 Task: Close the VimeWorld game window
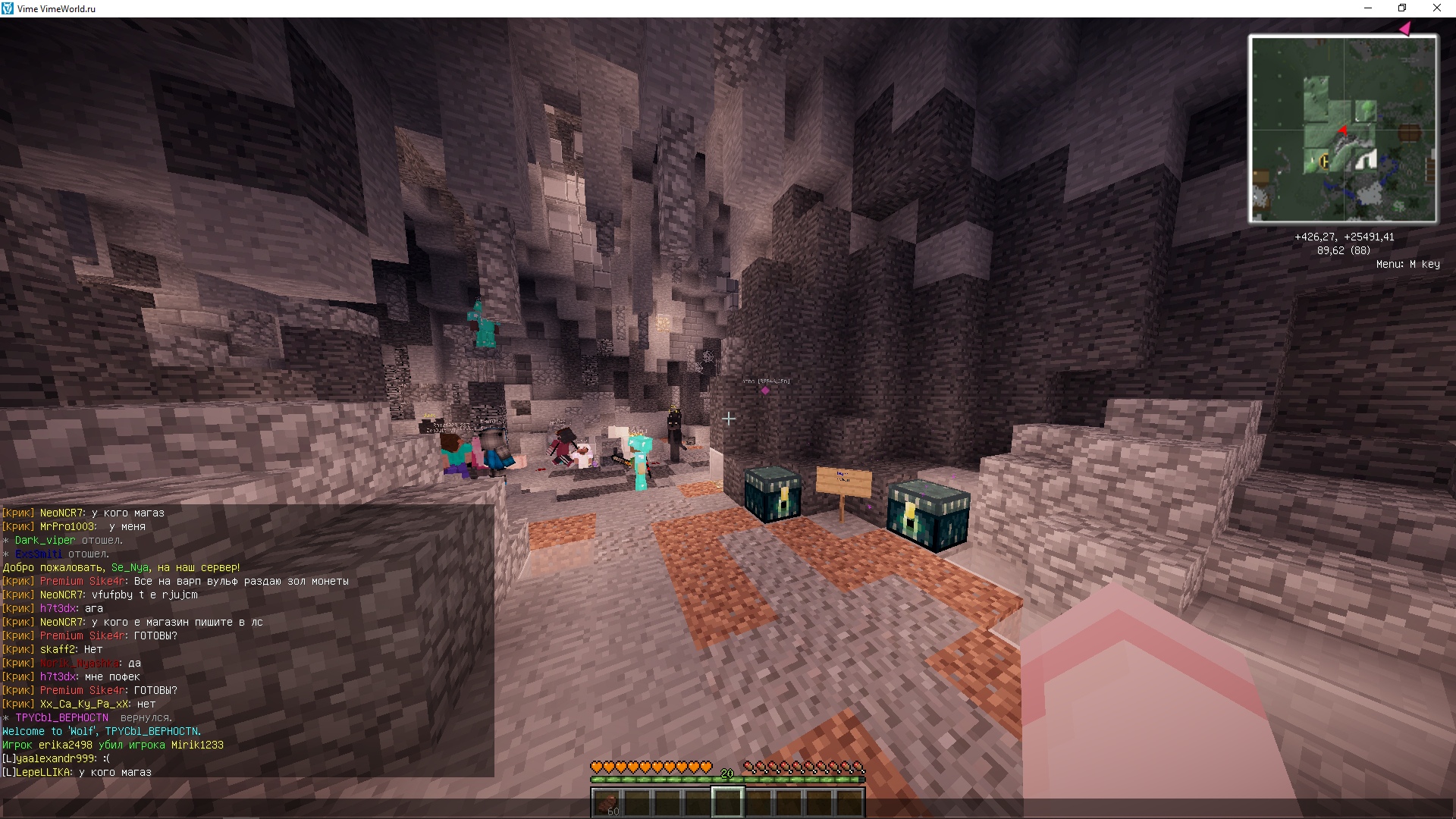click(1436, 8)
